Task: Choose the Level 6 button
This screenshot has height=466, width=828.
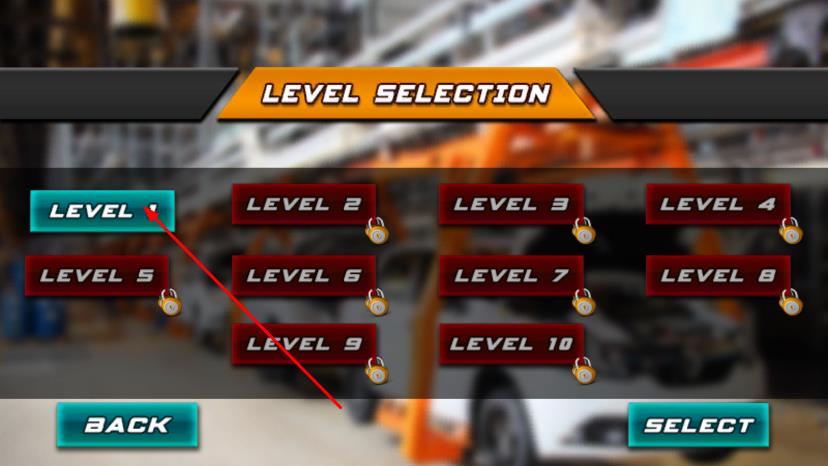Action: tap(304, 276)
